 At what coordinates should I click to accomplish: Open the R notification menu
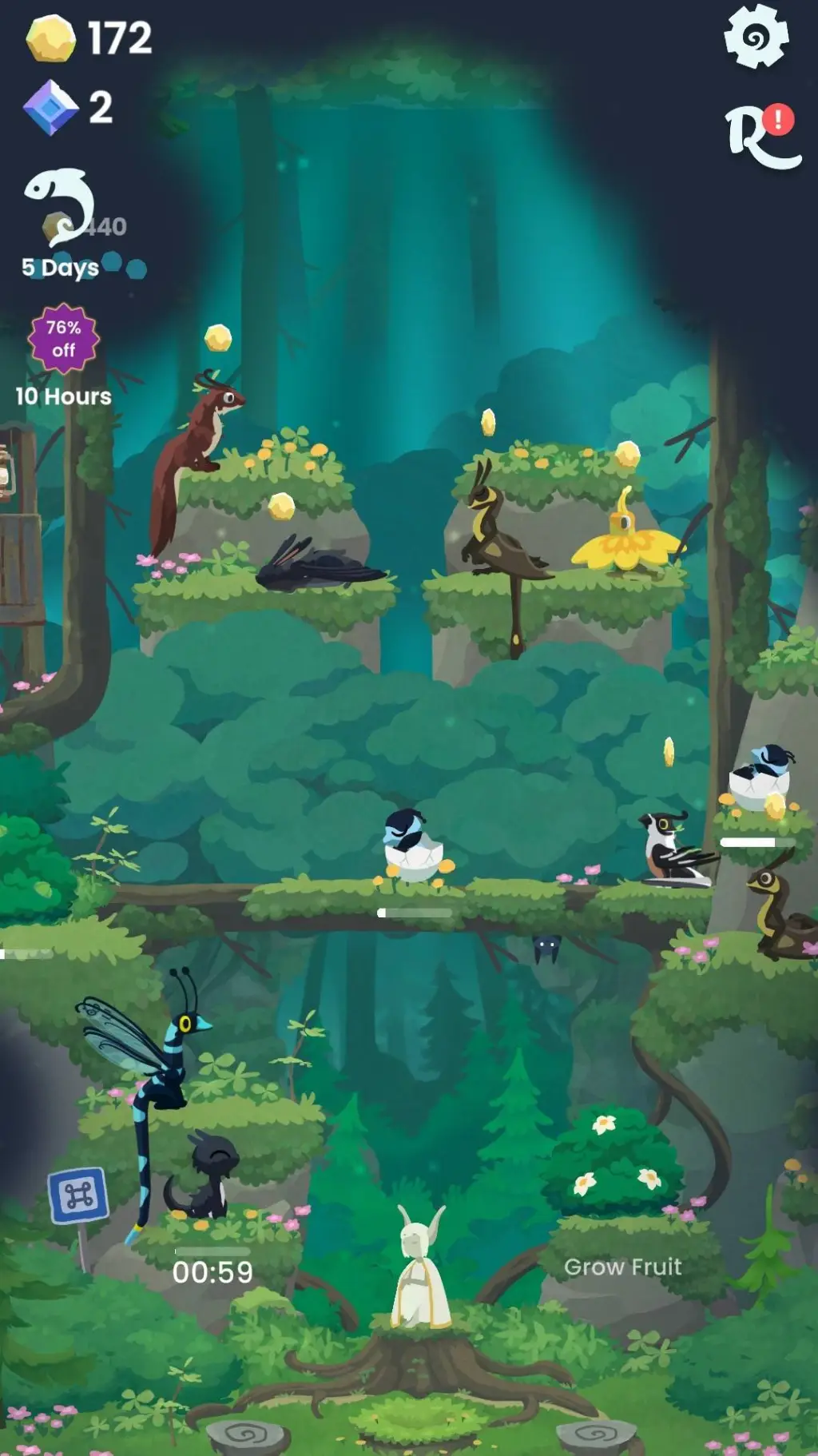point(761,137)
